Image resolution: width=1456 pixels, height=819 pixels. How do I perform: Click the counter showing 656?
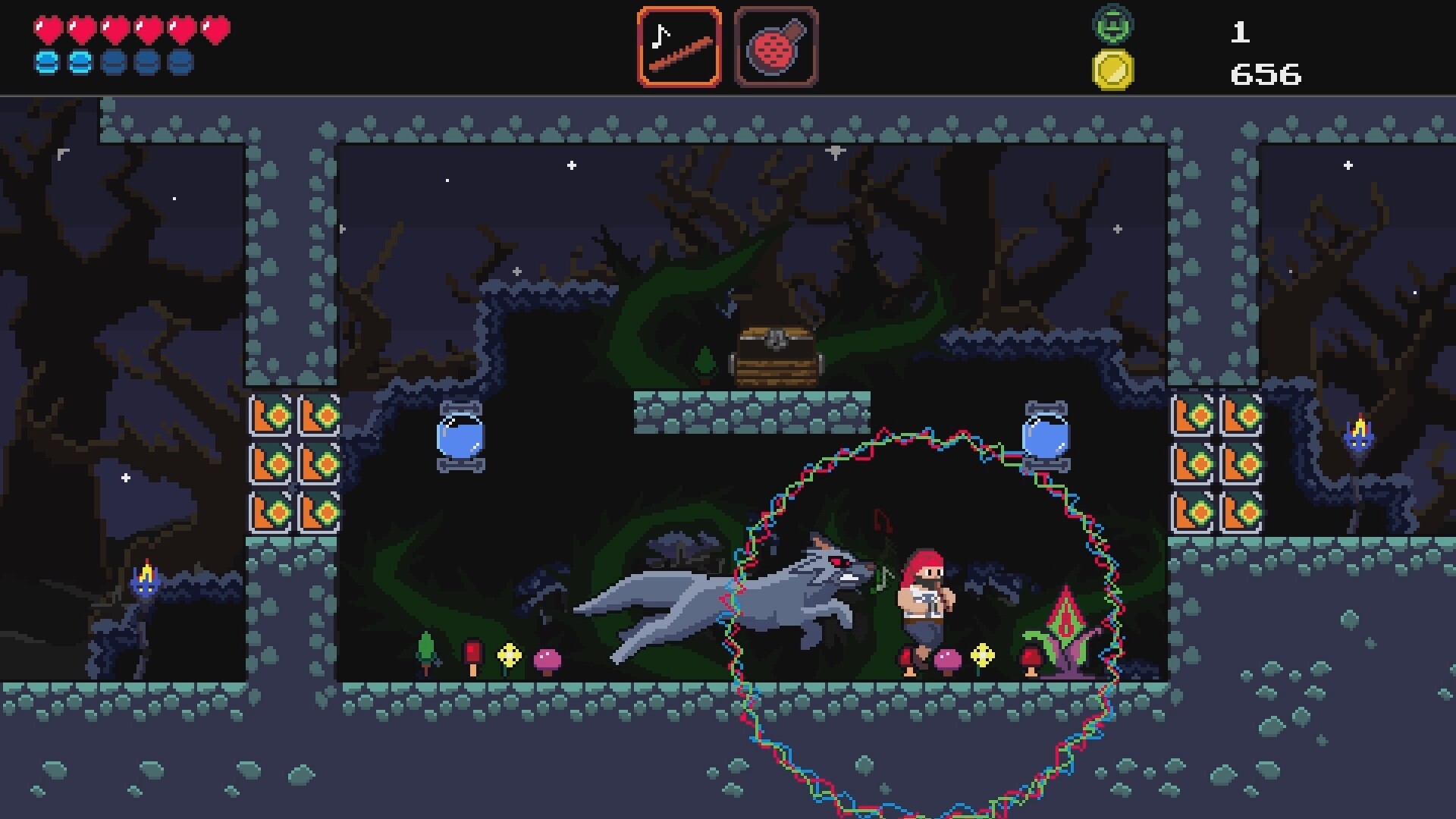[1264, 73]
